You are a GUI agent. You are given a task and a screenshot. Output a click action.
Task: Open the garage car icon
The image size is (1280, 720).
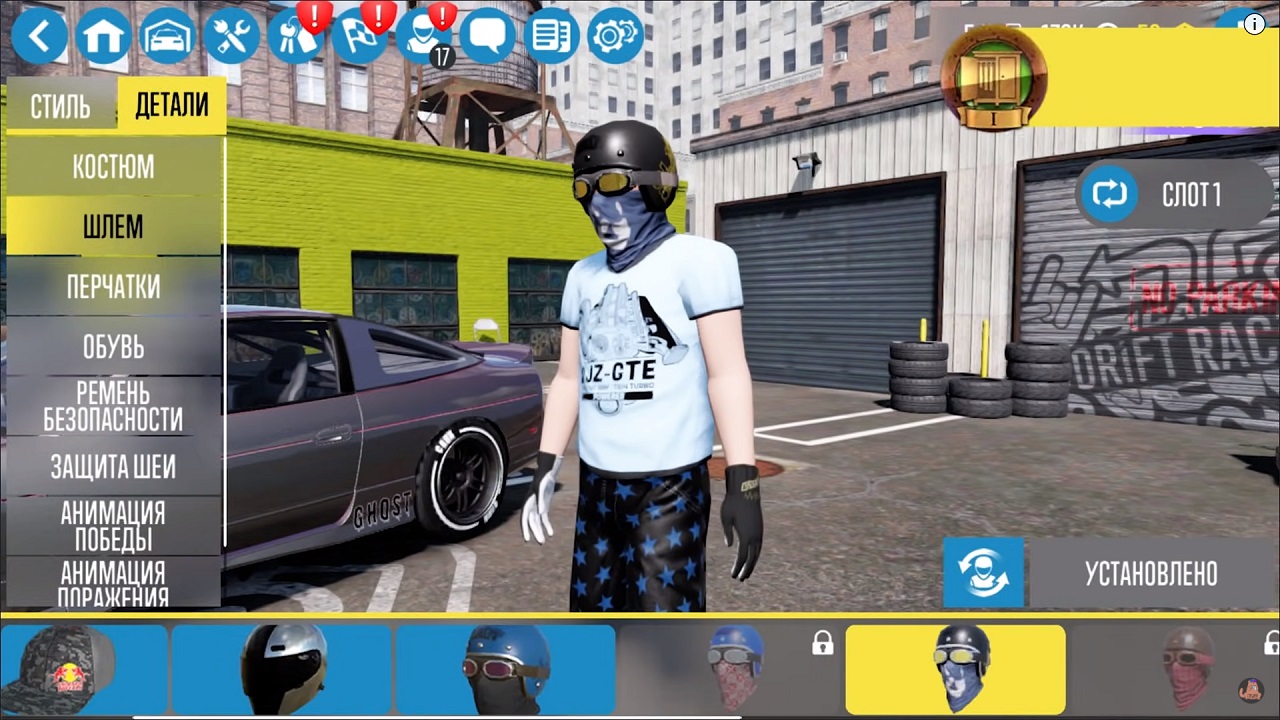(x=168, y=37)
